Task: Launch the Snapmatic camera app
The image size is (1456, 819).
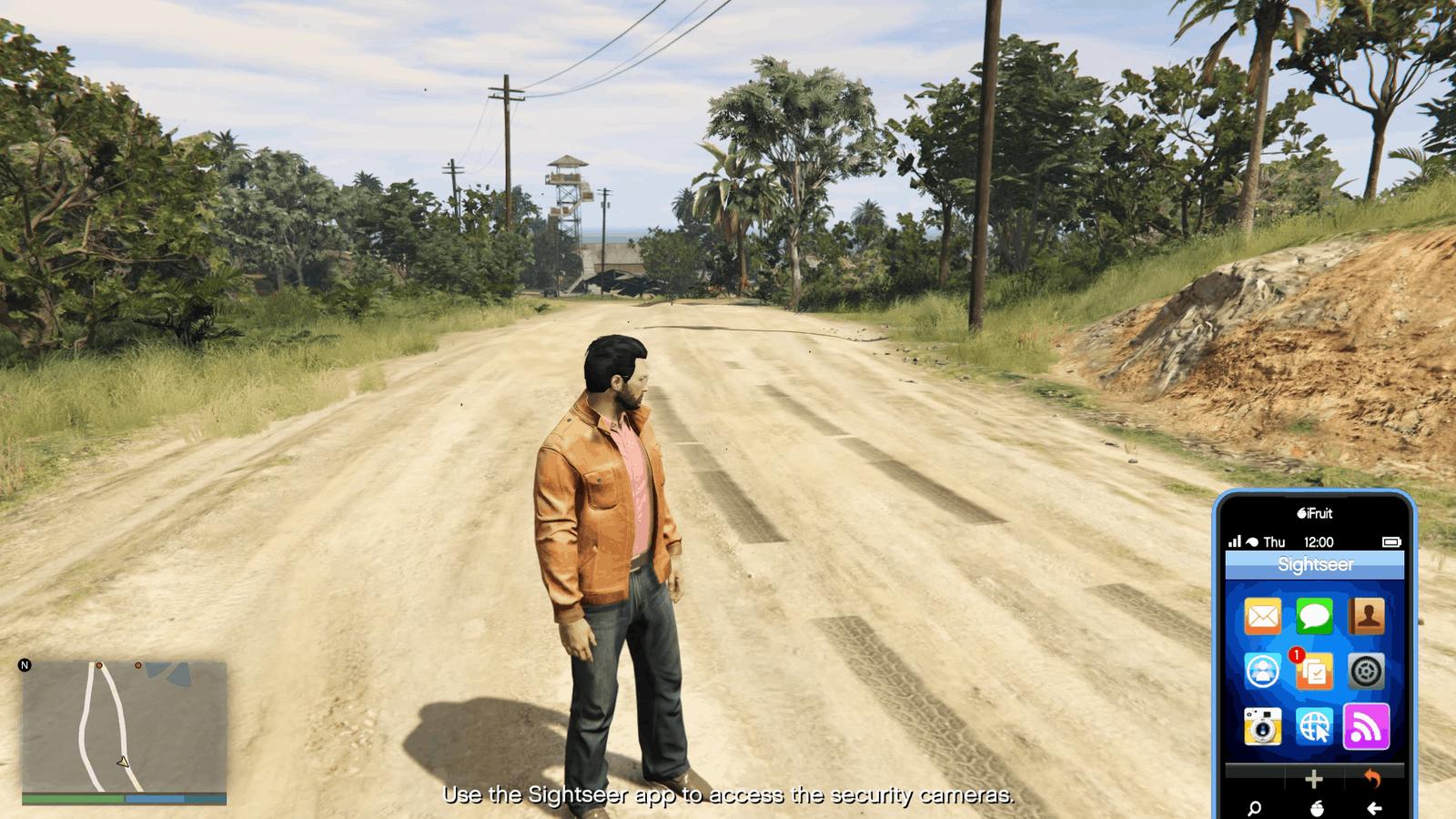Action: click(1262, 726)
